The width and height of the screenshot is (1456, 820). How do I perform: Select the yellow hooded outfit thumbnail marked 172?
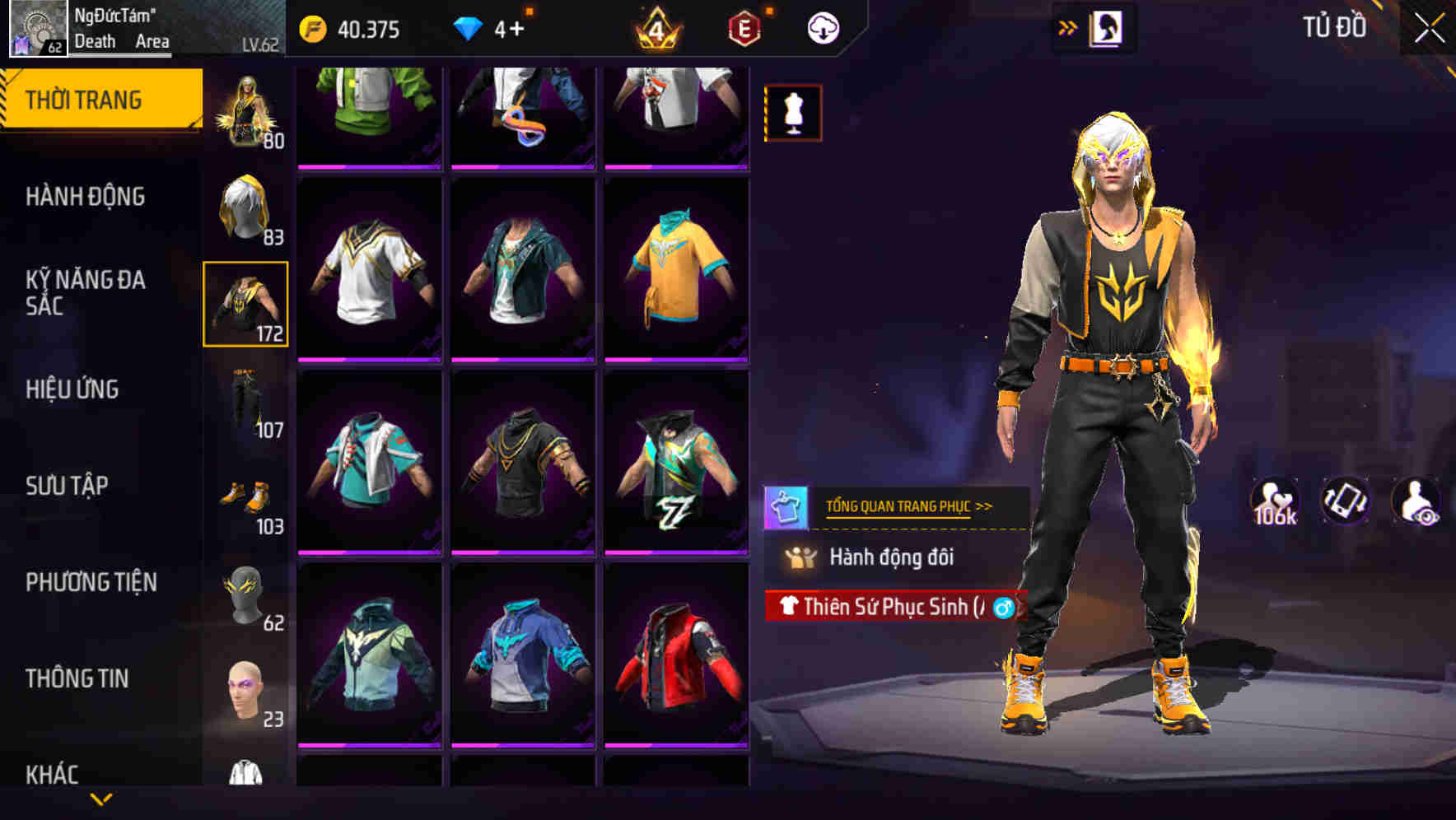tap(245, 304)
